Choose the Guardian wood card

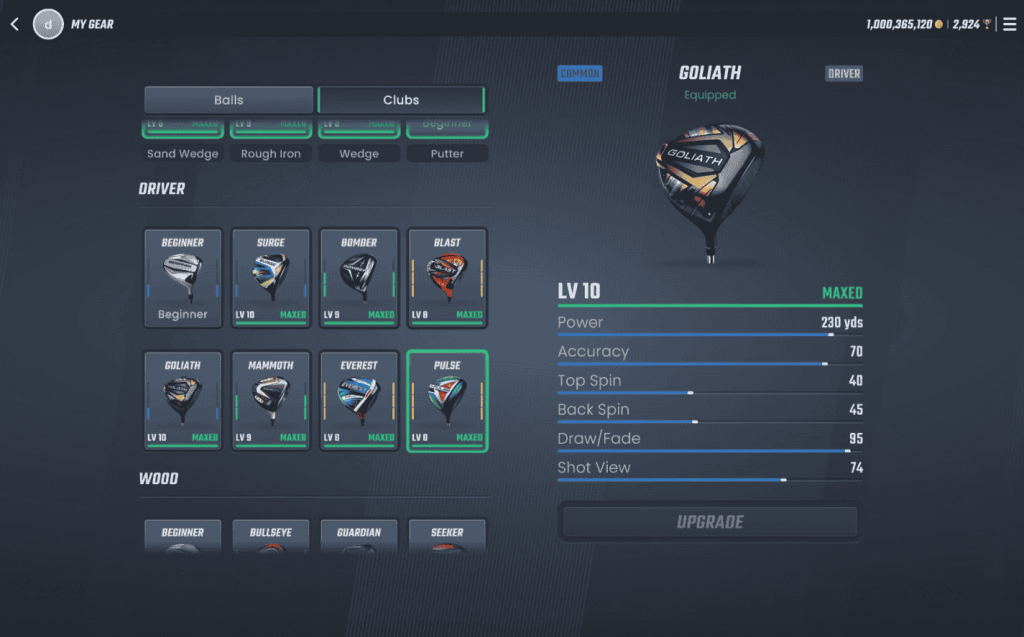click(359, 537)
